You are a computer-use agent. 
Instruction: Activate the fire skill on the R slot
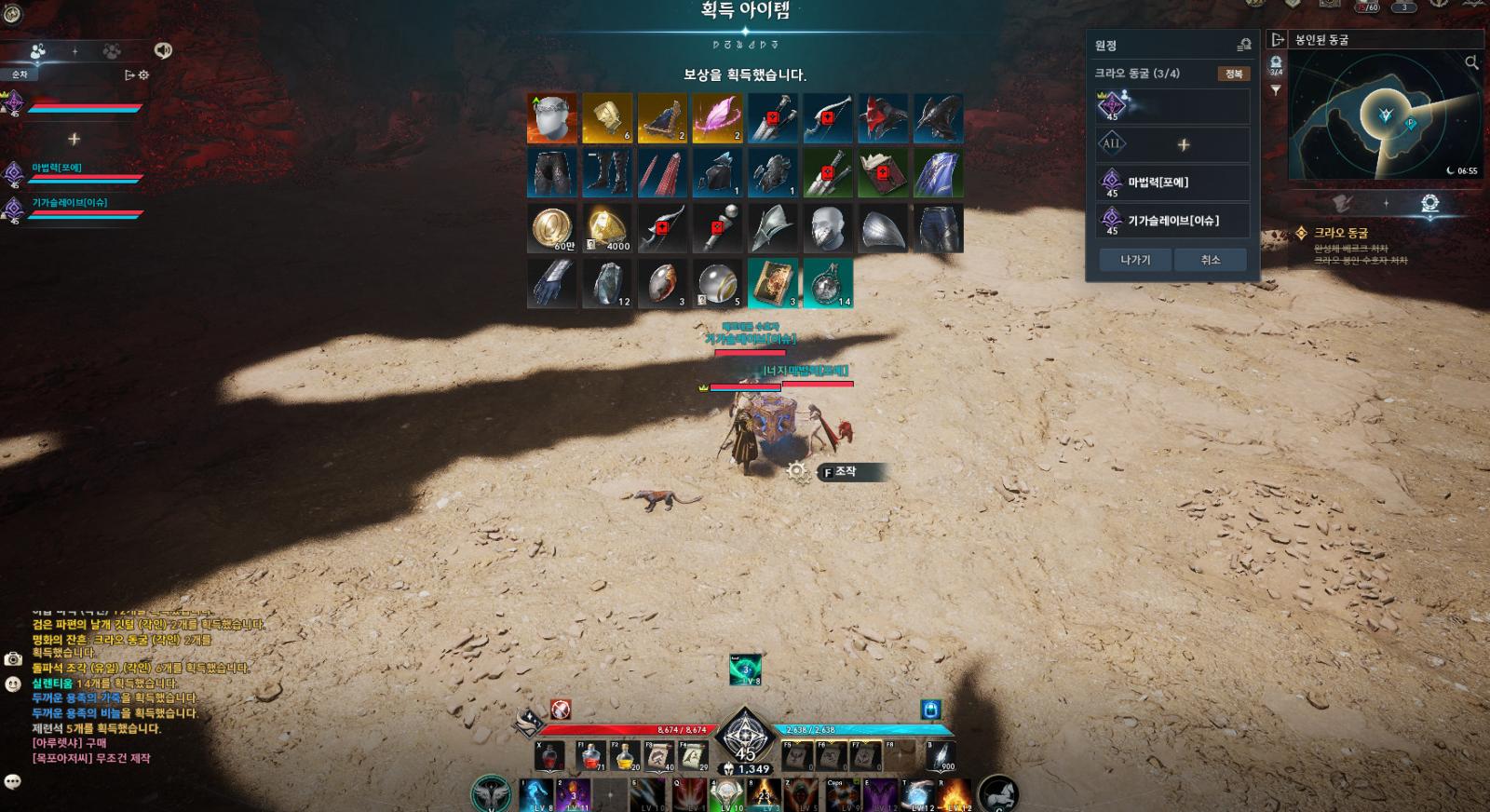[x=956, y=796]
